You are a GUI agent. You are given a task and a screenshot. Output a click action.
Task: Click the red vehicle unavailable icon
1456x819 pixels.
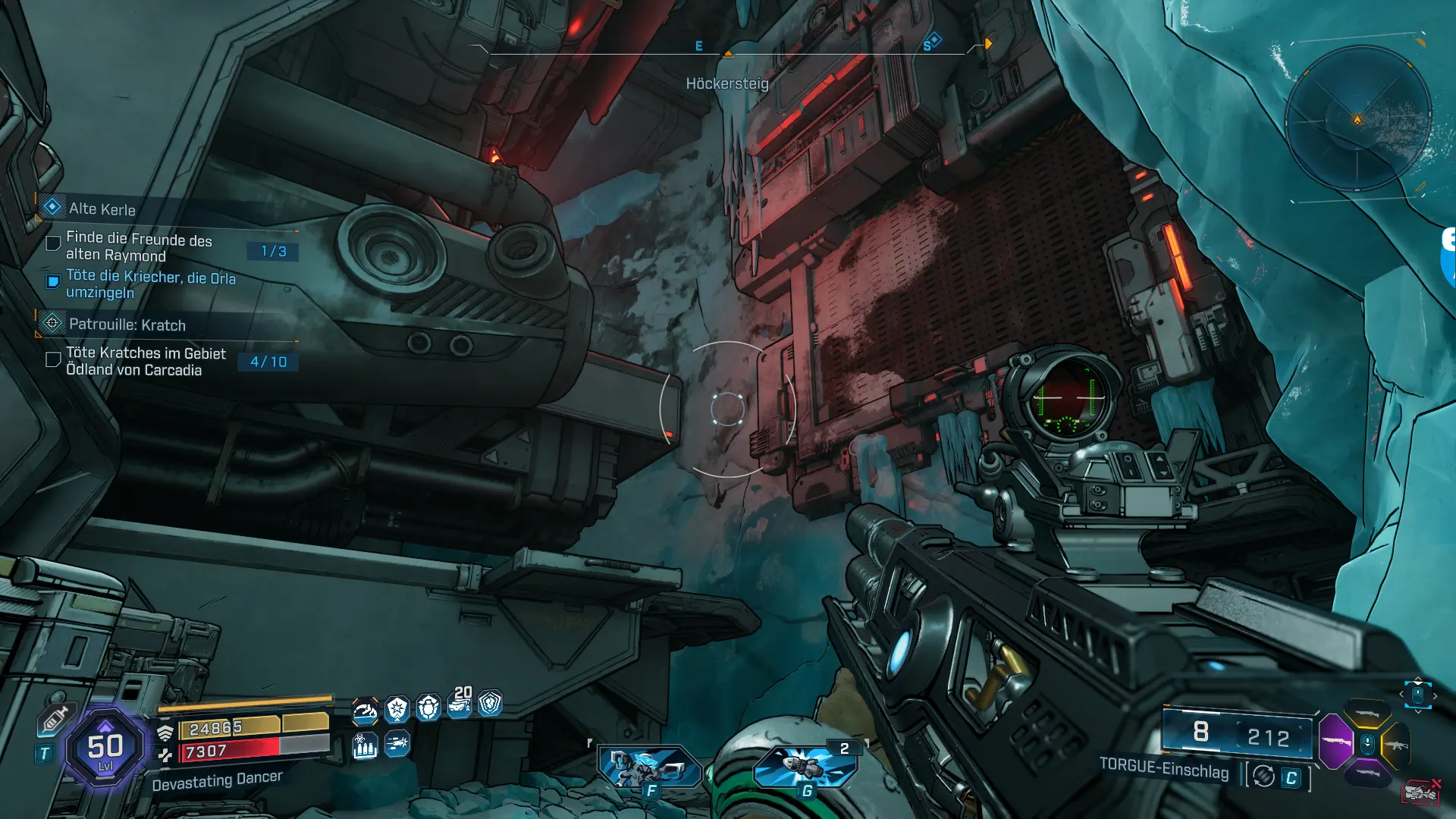[x=1421, y=792]
